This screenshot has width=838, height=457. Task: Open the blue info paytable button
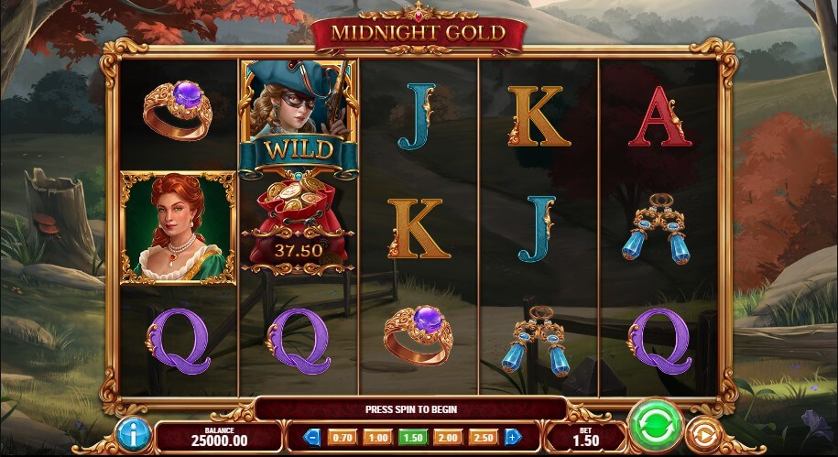click(x=132, y=433)
